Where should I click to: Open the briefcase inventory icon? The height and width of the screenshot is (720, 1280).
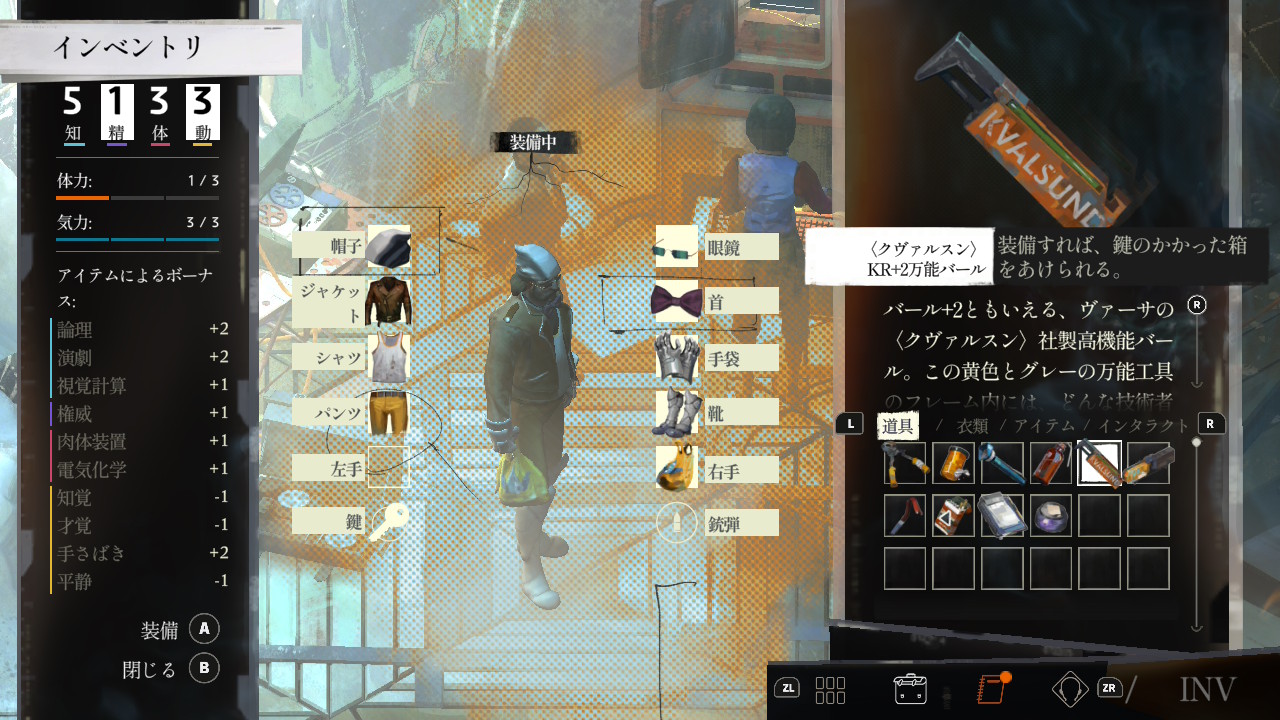(x=910, y=688)
